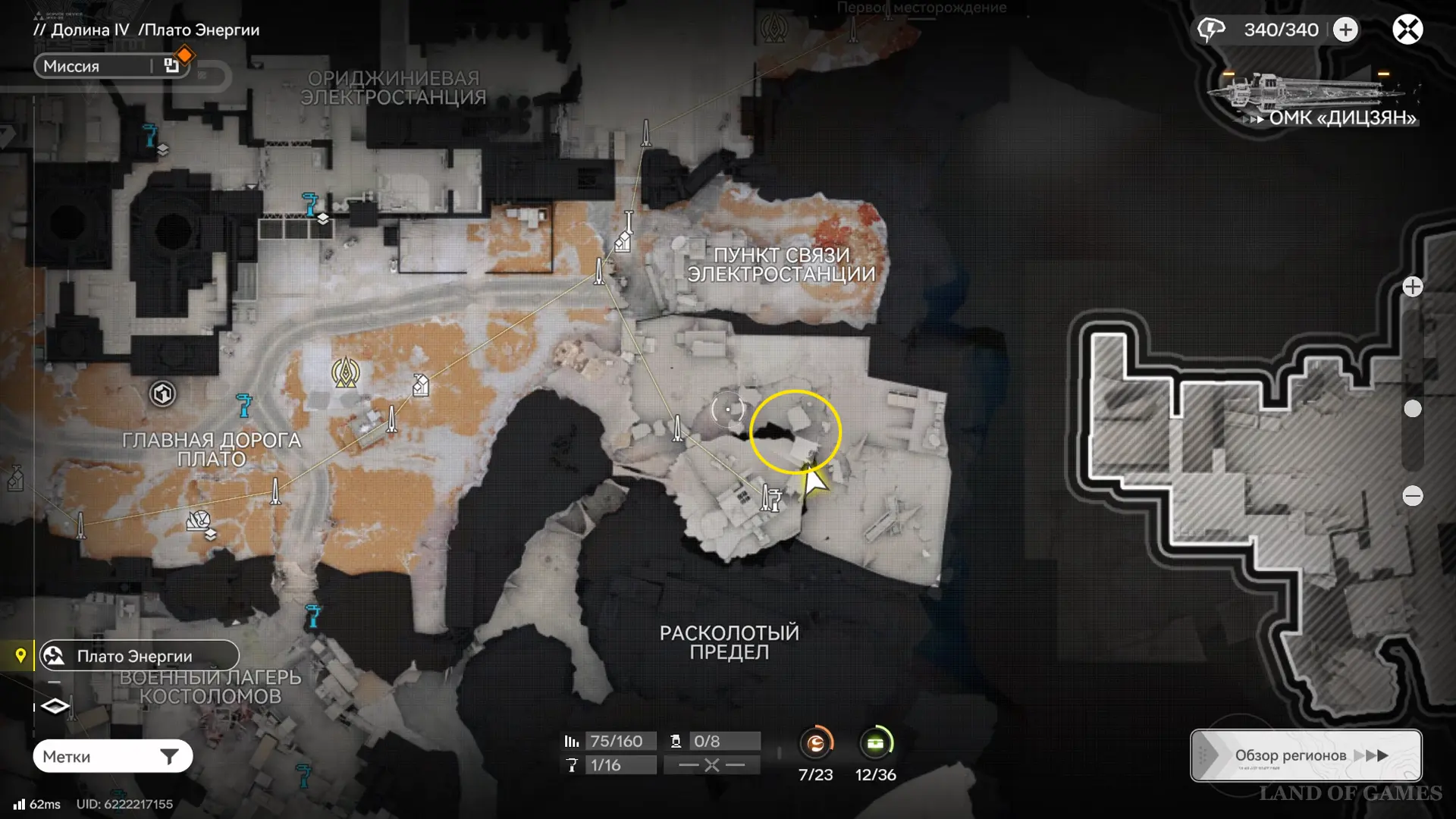Zoom in the map with plus
Screen dimensions: 1456x819
click(x=1412, y=287)
